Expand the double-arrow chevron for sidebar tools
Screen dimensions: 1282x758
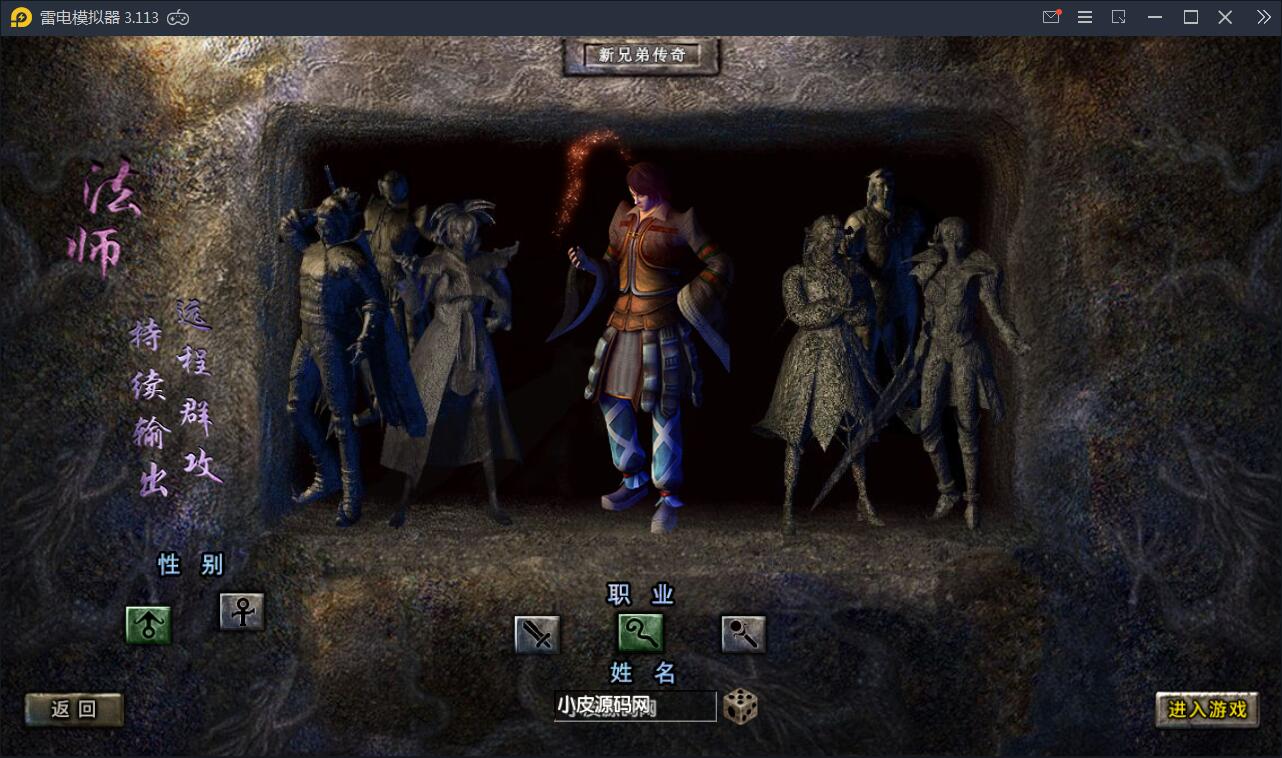click(1261, 16)
